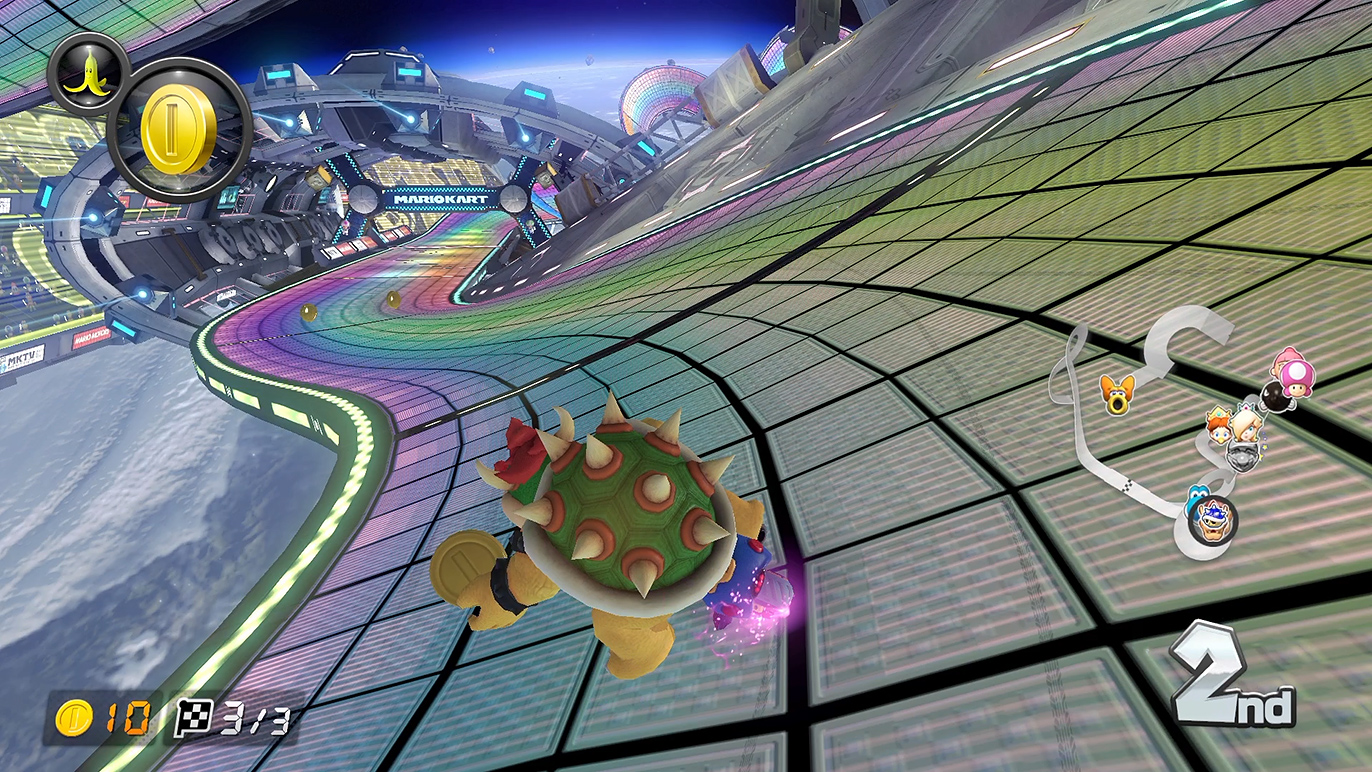
Task: Click the Bob-omb marker on the minimap
Action: [x=1275, y=397]
